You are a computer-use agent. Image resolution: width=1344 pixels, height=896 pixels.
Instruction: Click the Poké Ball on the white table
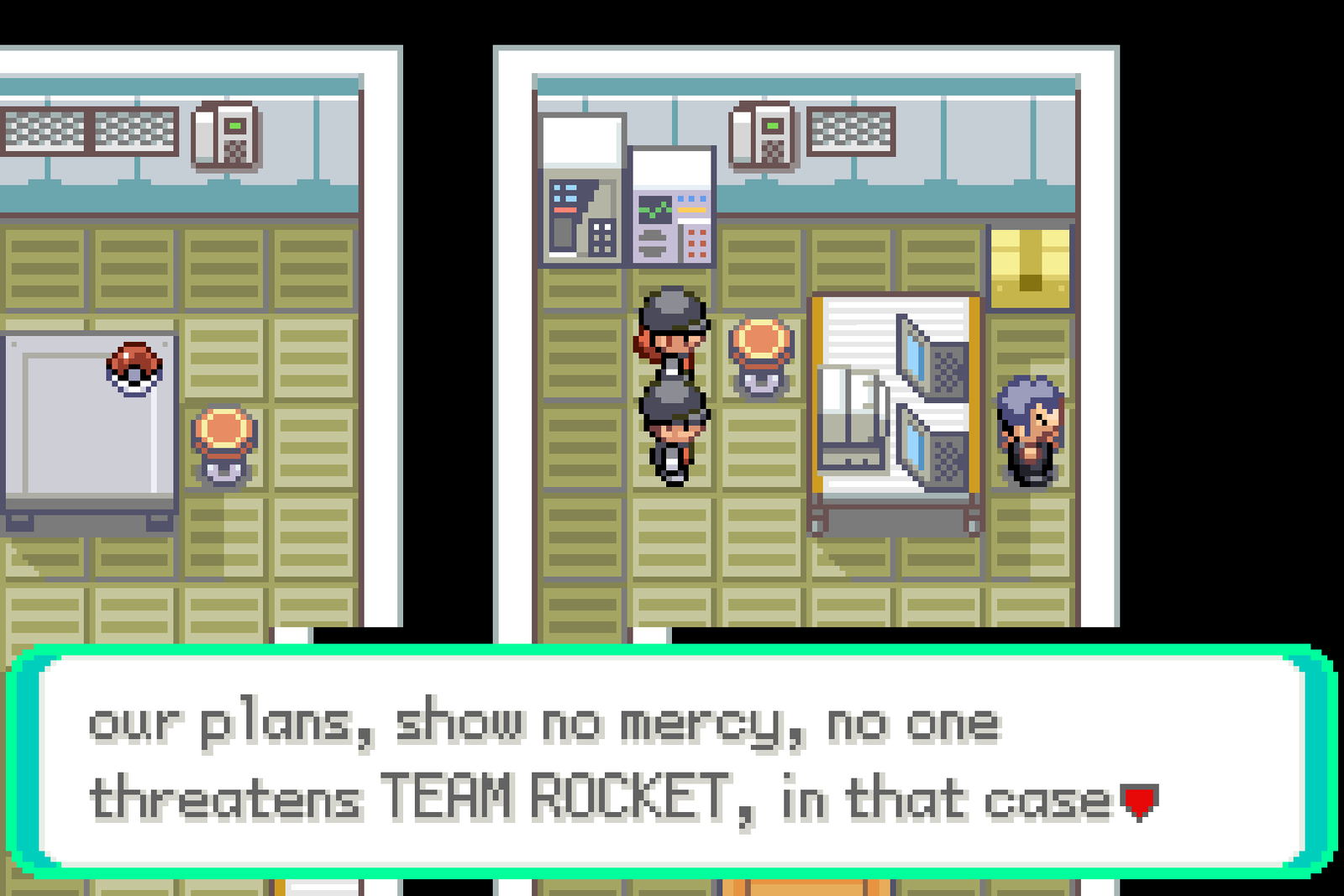click(134, 367)
